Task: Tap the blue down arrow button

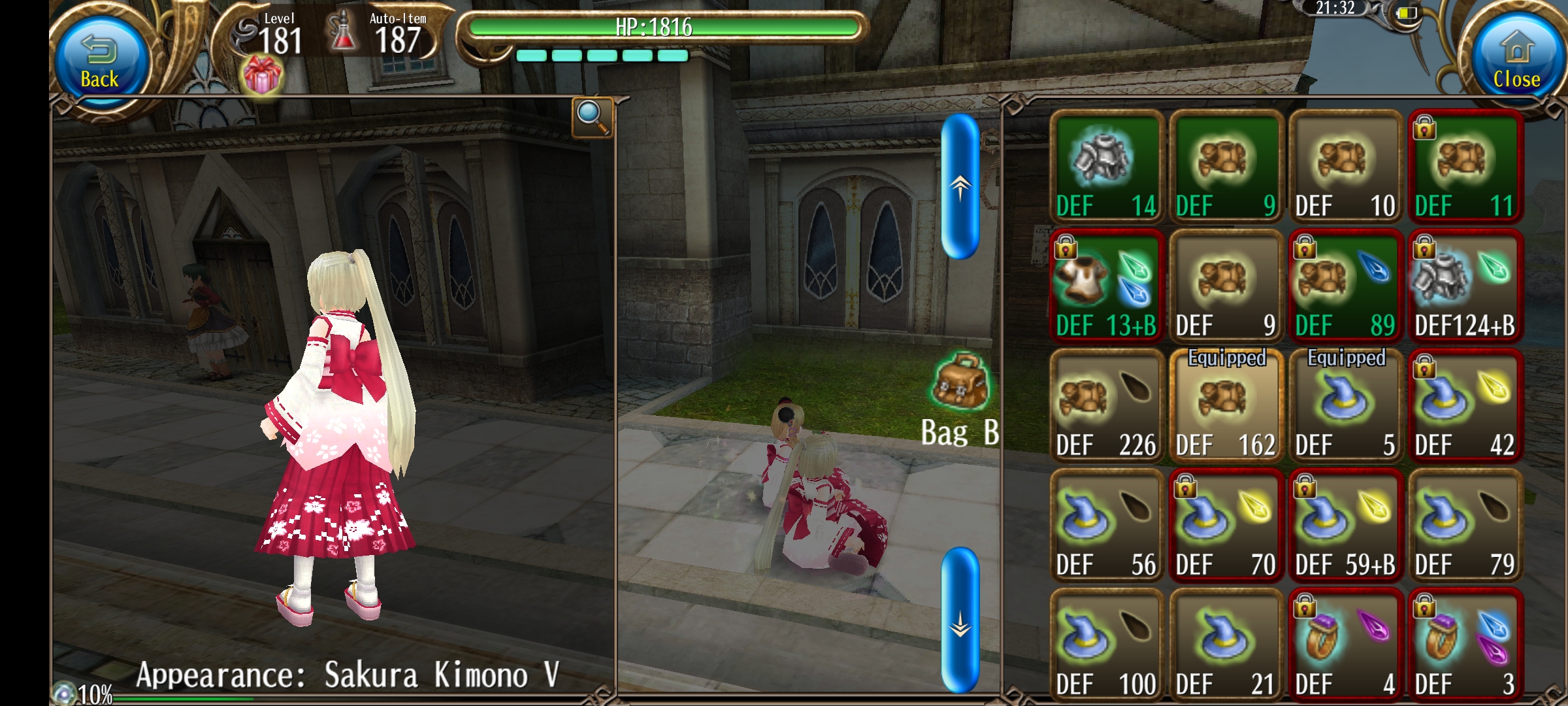Action: pos(960,621)
